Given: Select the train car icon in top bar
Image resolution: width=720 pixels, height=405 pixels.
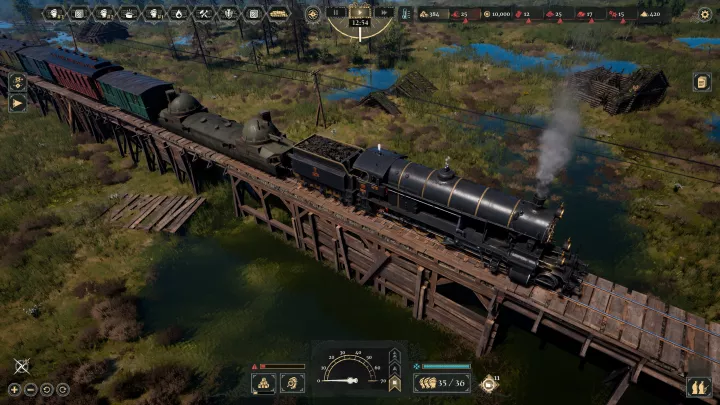Looking at the screenshot, I should (278, 14).
